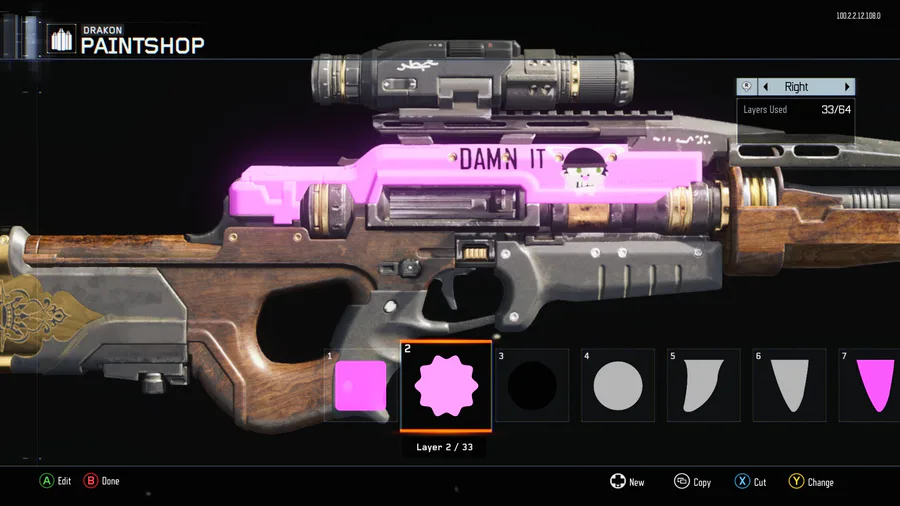Select the gray curved horn layer 5
Viewport: 900px width, 506px height.
(703, 386)
